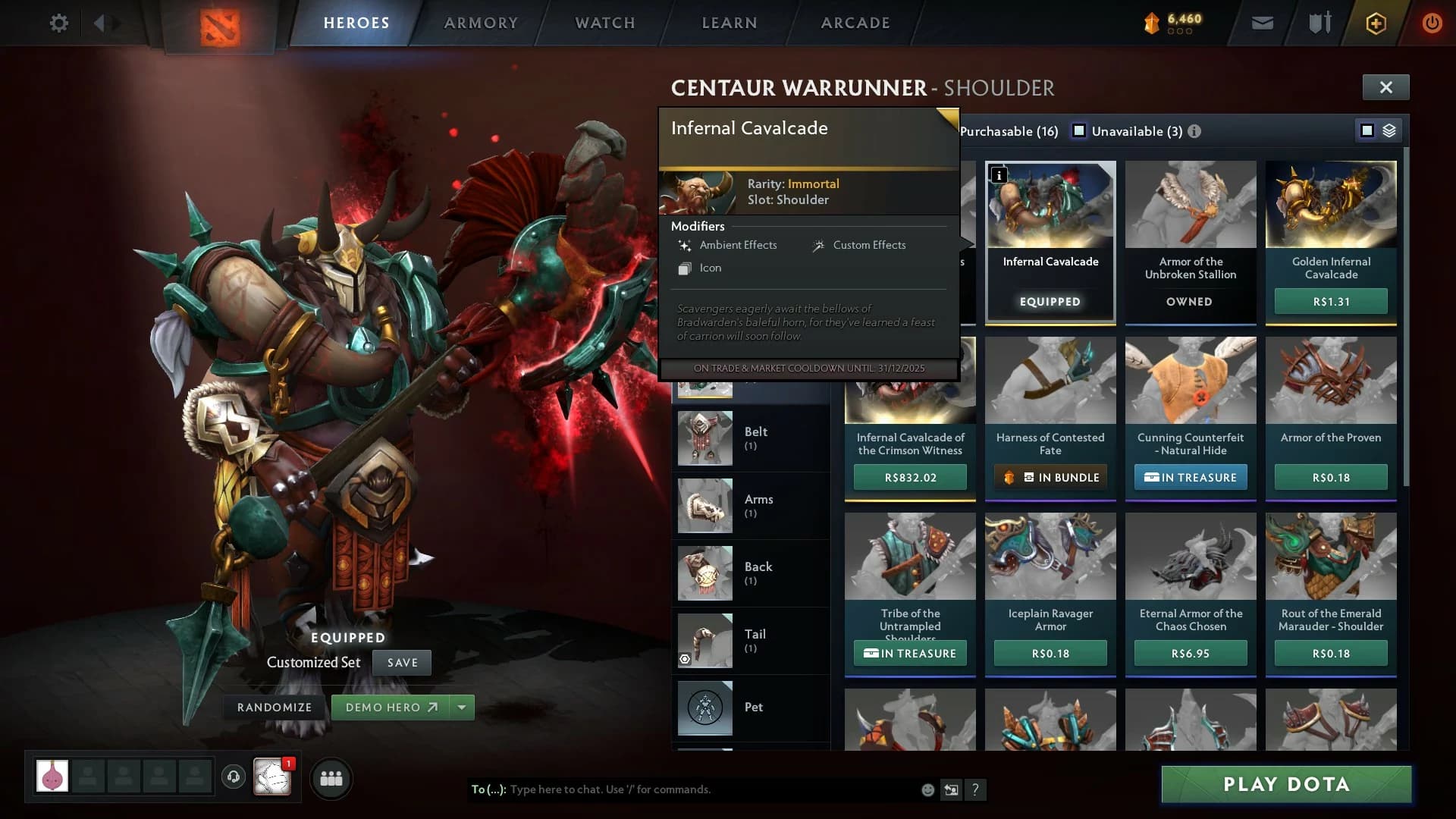The image size is (1456, 819).
Task: Click the voice chat headset icon
Action: tap(233, 777)
